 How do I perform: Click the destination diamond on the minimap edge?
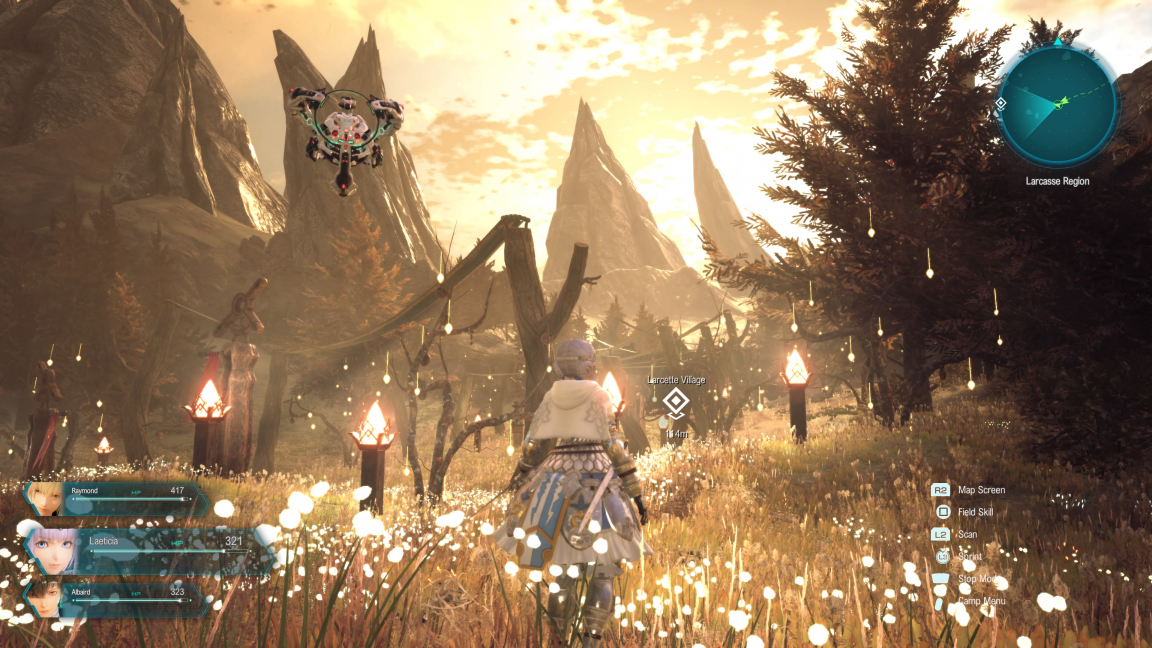pos(1001,103)
